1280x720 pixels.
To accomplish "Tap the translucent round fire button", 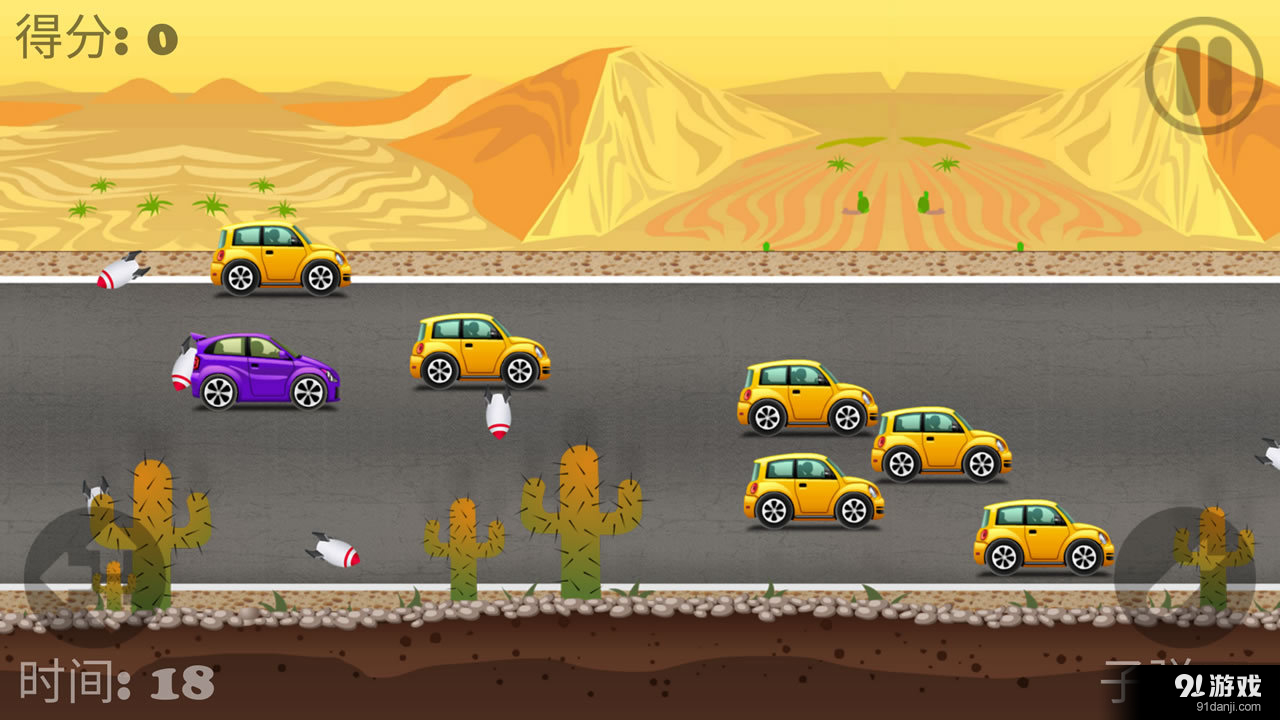I will point(1182,575).
